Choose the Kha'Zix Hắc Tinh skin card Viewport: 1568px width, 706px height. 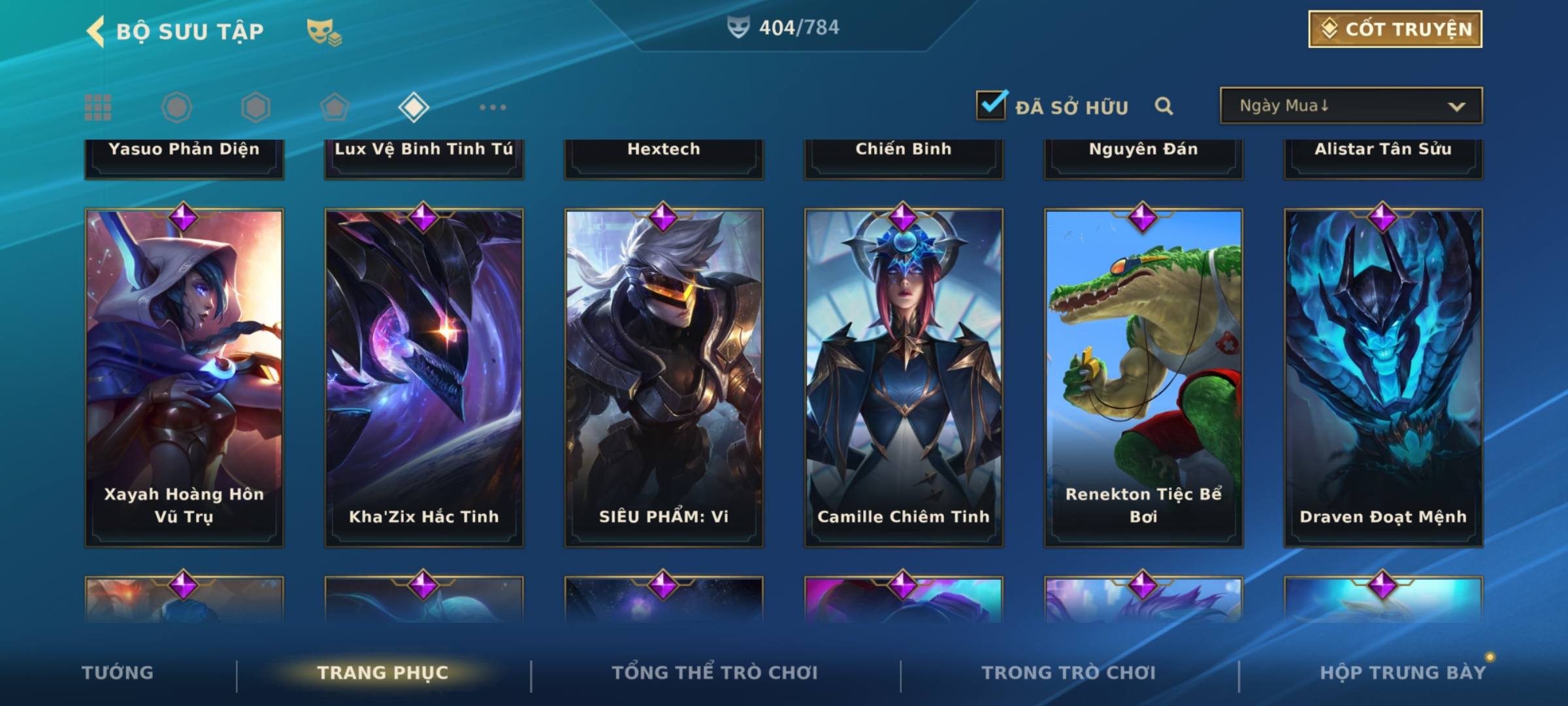click(x=424, y=377)
